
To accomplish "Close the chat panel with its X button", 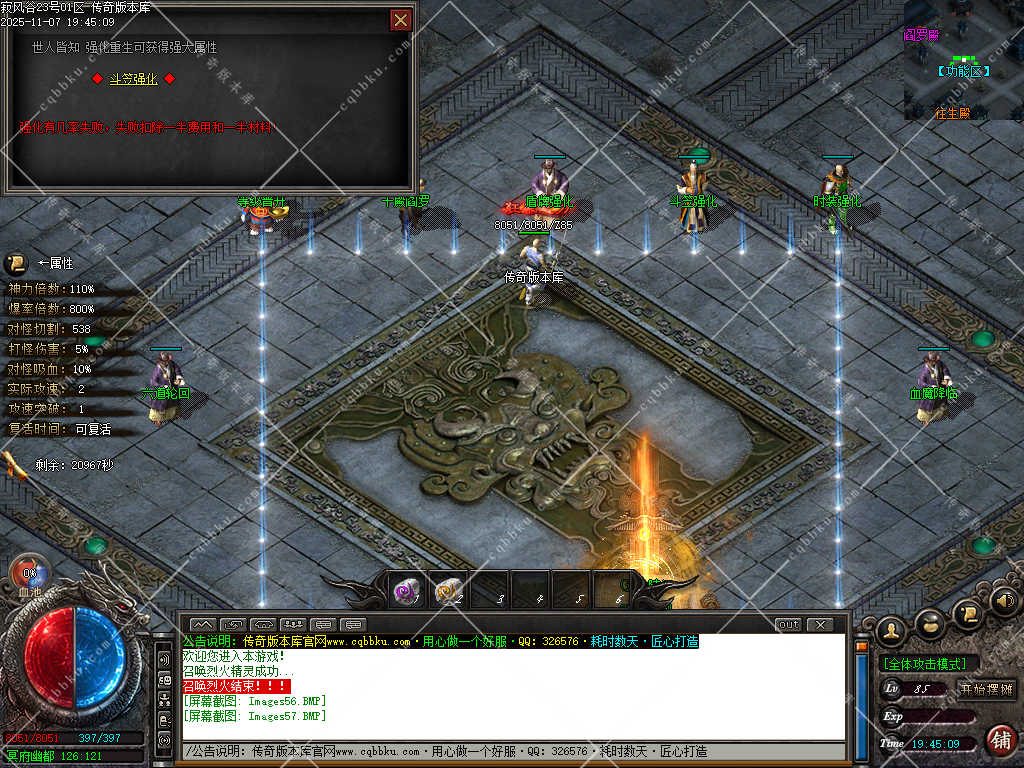I will pyautogui.click(x=820, y=625).
